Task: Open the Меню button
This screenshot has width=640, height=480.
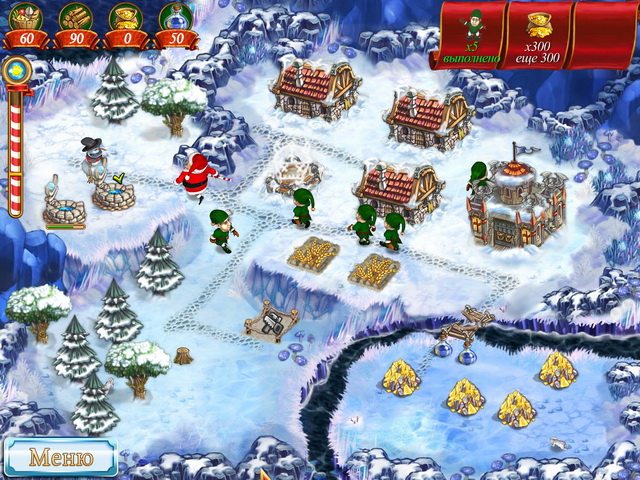Action: tap(60, 457)
